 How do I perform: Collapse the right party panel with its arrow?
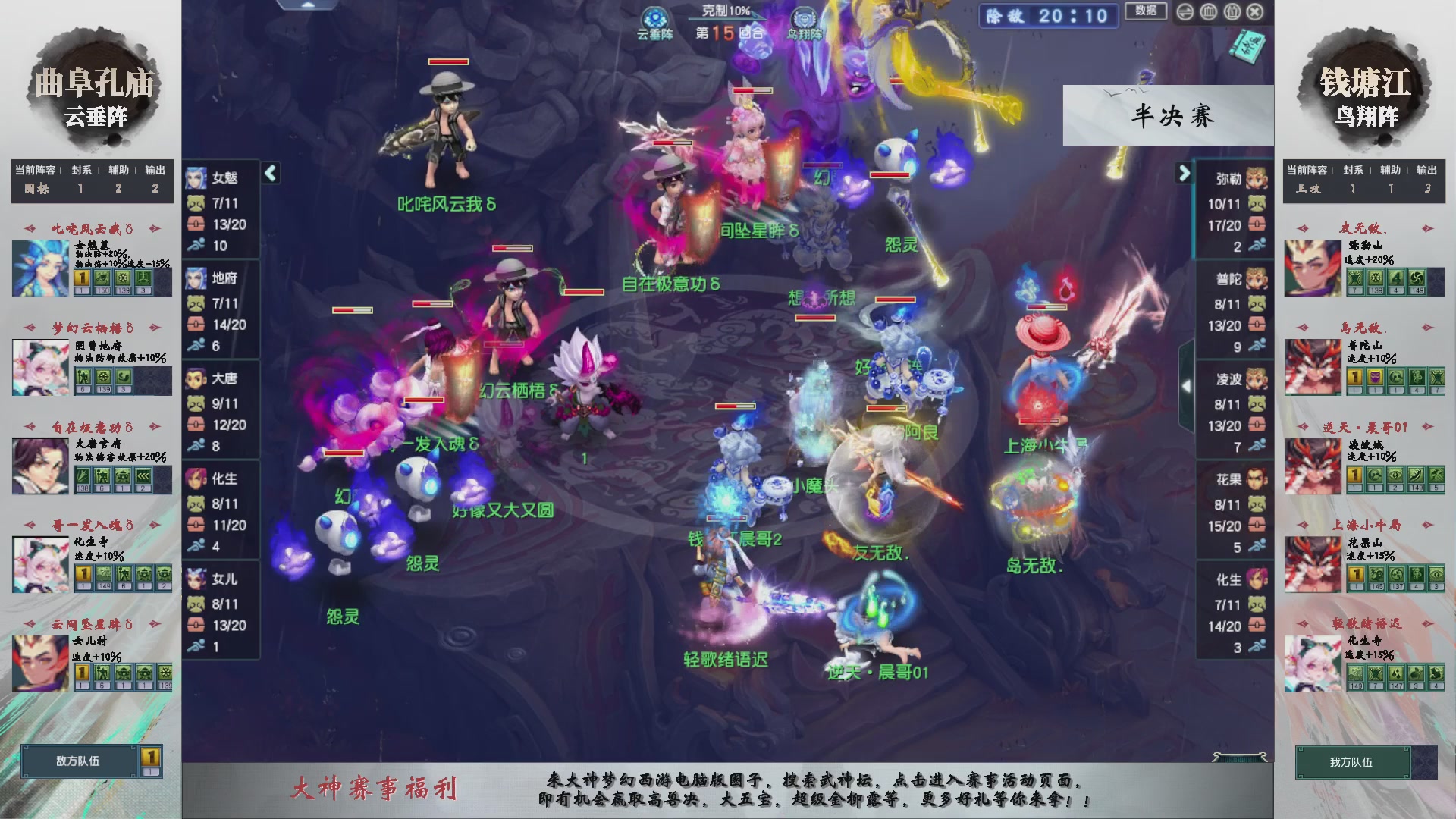click(x=1183, y=173)
